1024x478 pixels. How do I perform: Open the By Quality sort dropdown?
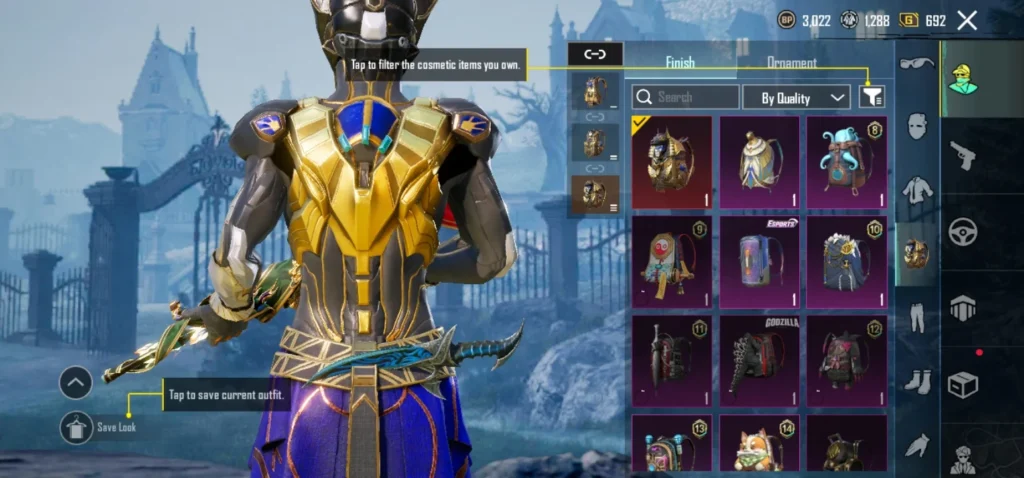pyautogui.click(x=797, y=97)
